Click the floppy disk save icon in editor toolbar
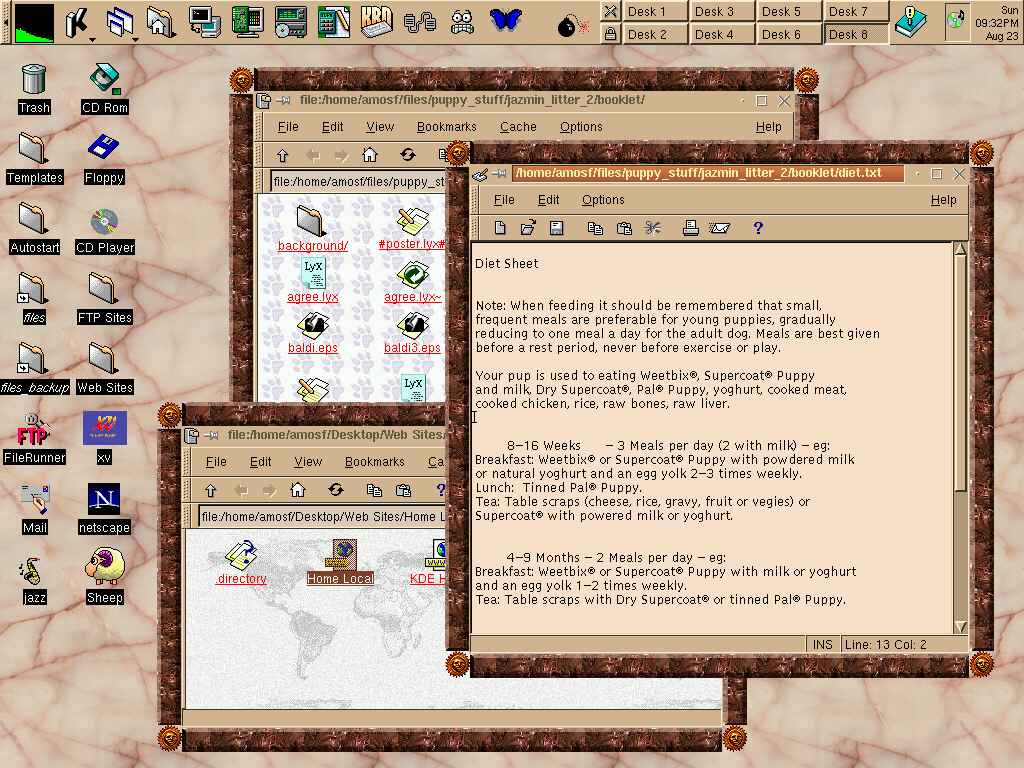The height and width of the screenshot is (768, 1024). point(557,228)
